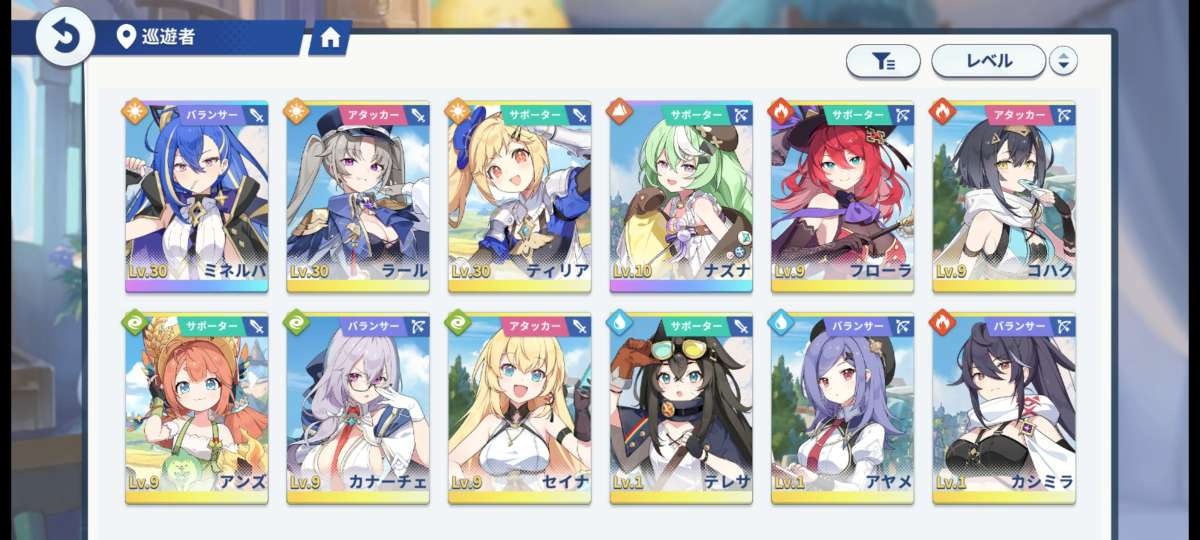Choose the アンズ character card
Viewport: 1200px width, 540px height.
click(197, 409)
